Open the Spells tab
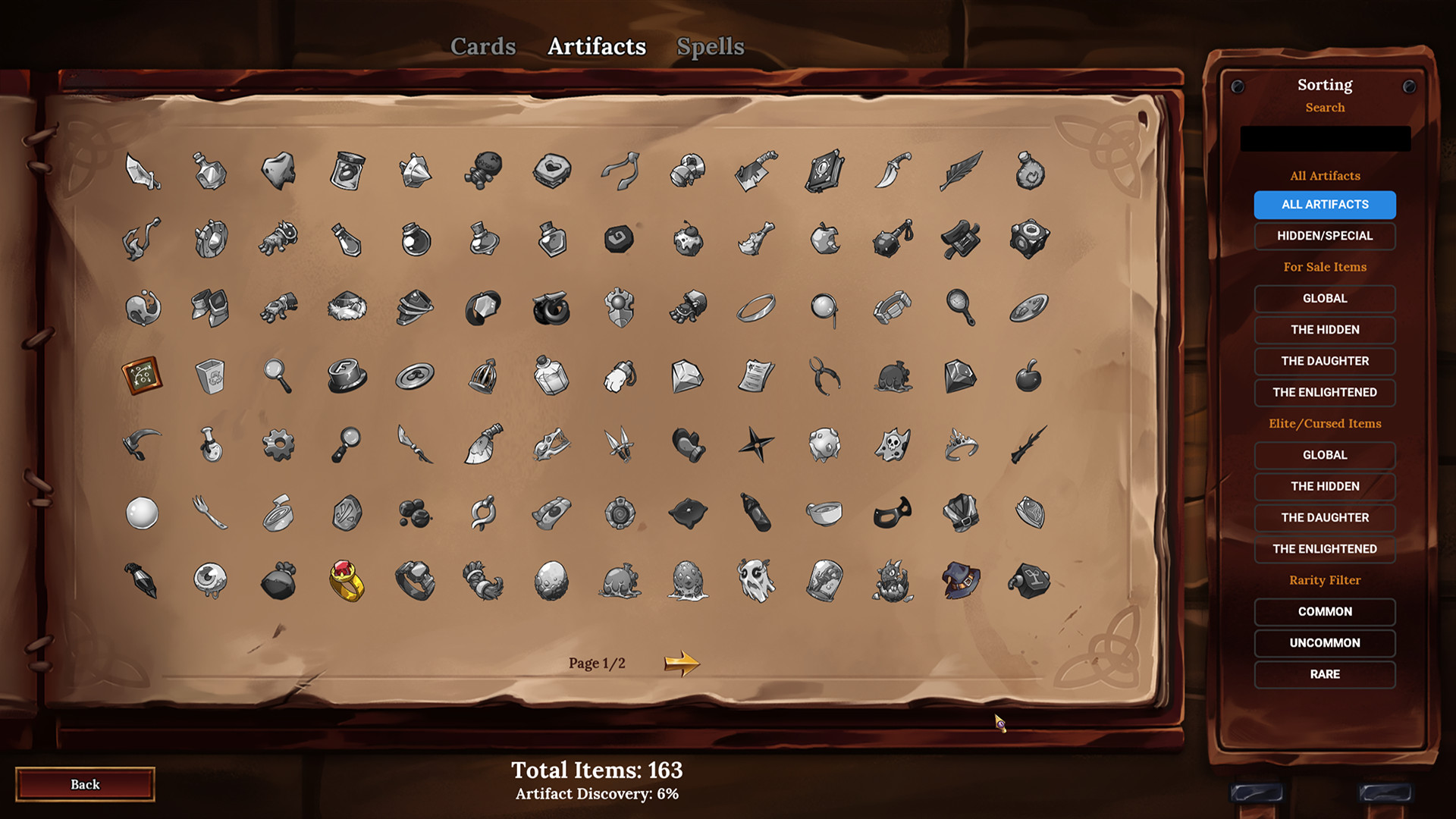The height and width of the screenshot is (819, 1456). point(710,46)
